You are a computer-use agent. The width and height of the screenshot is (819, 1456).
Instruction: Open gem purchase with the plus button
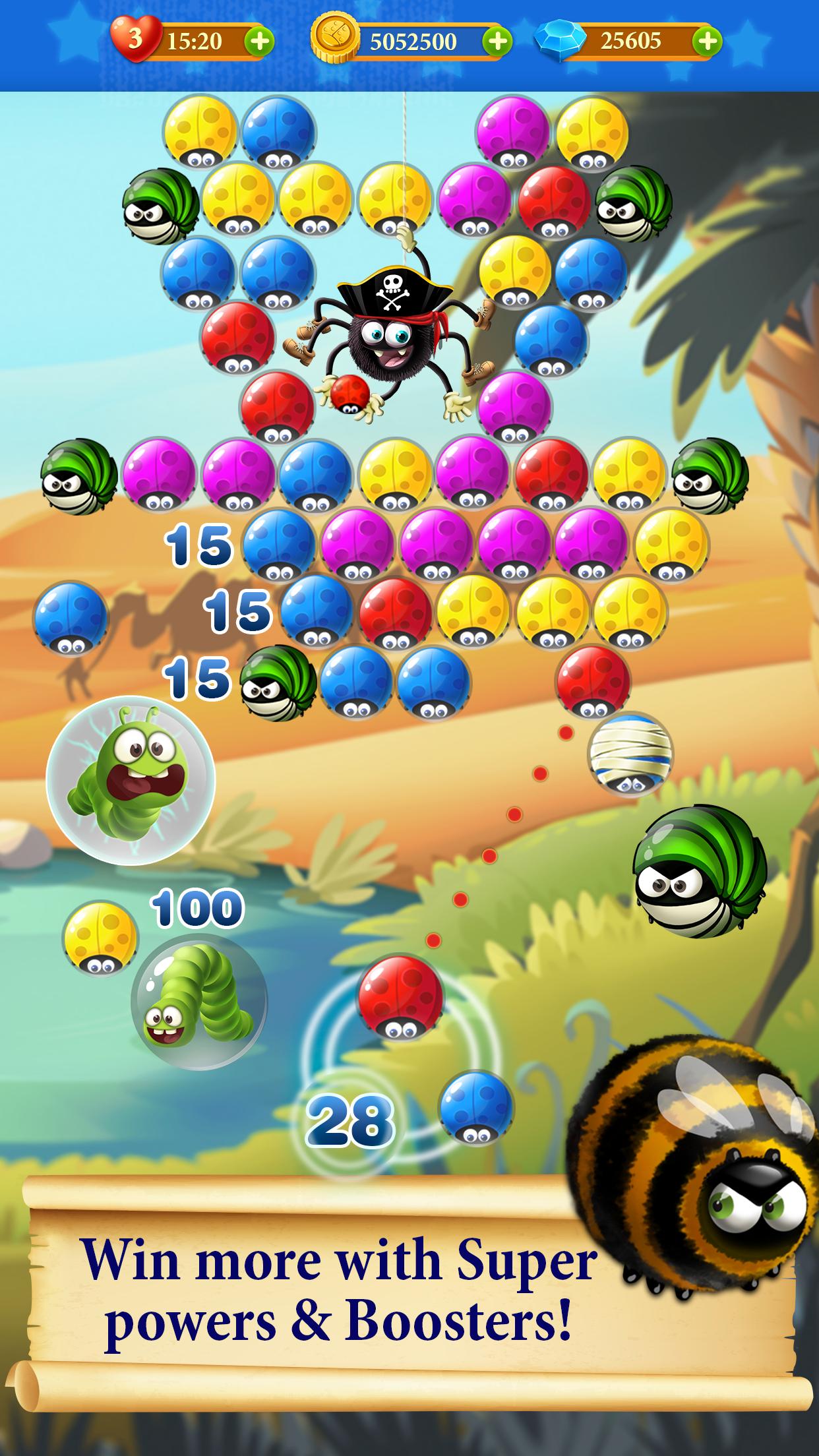point(706,42)
